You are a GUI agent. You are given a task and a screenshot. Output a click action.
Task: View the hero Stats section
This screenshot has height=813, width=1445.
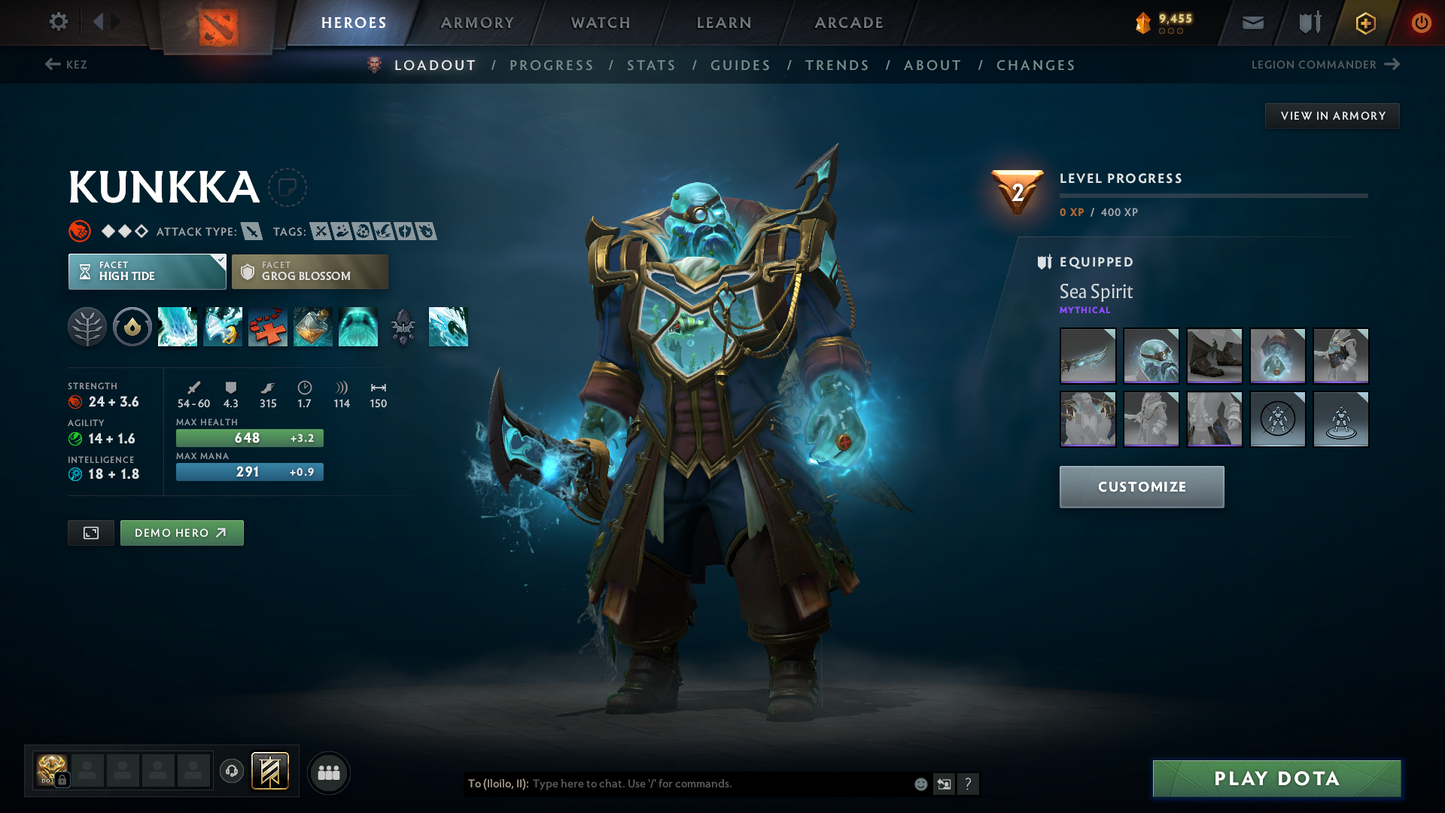[x=651, y=65]
